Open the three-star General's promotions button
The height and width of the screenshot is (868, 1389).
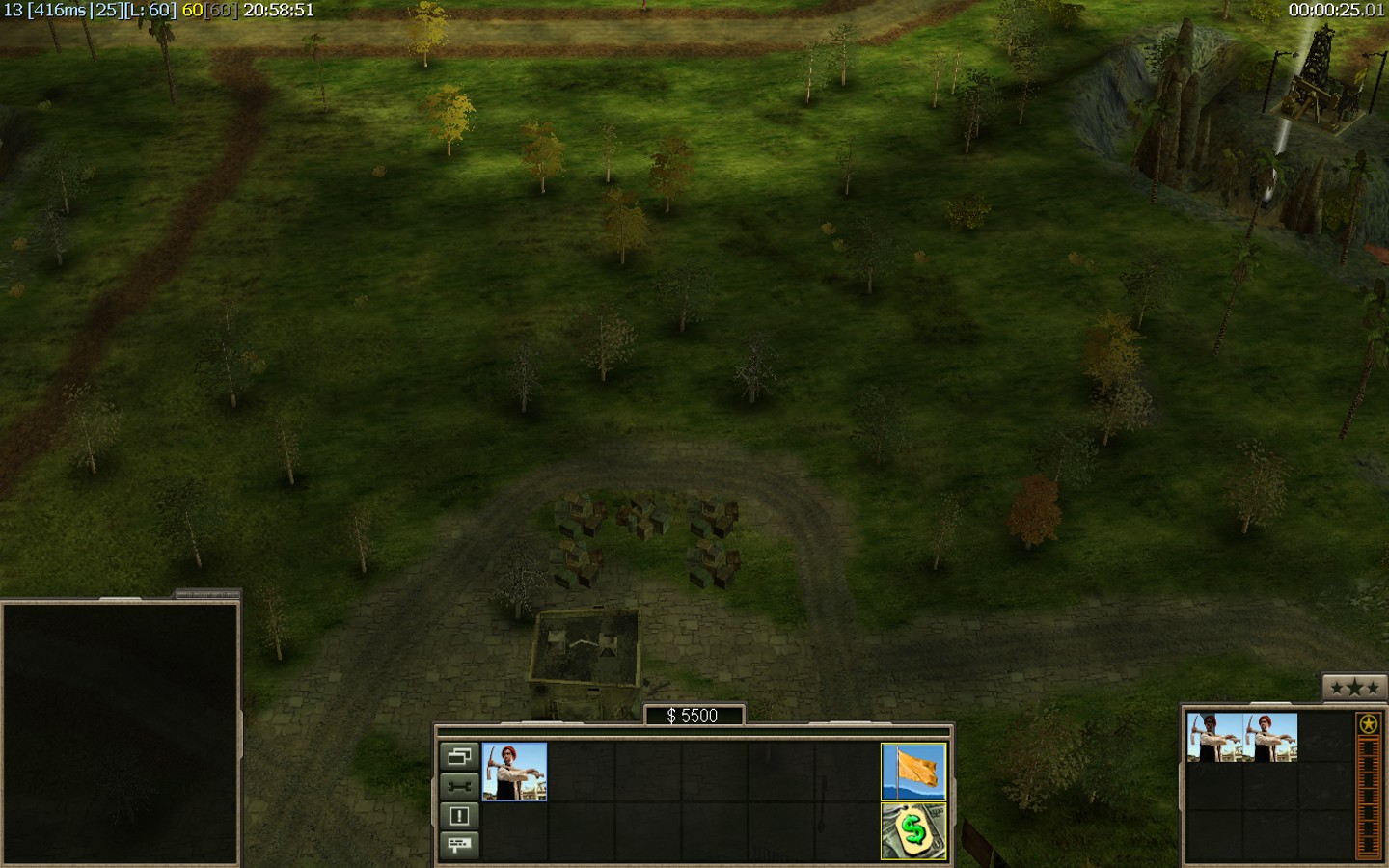(1354, 688)
